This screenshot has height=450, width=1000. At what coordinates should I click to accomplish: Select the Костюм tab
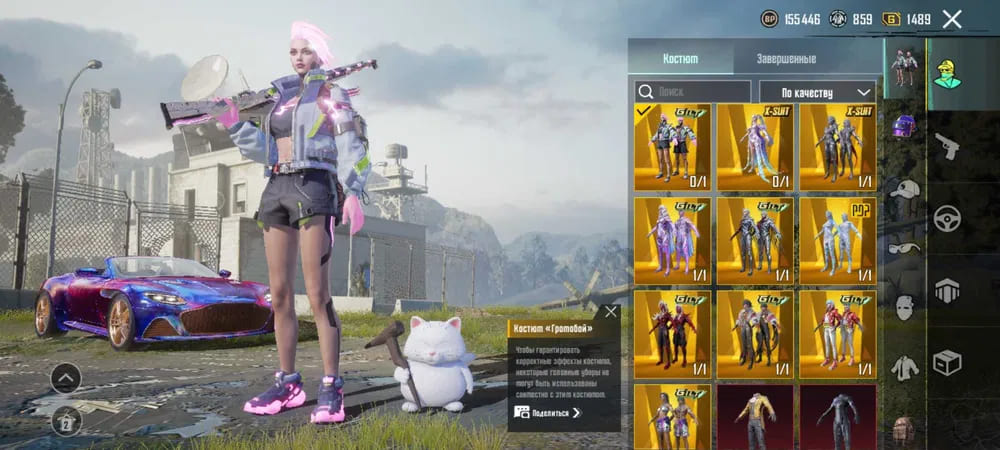pos(680,59)
